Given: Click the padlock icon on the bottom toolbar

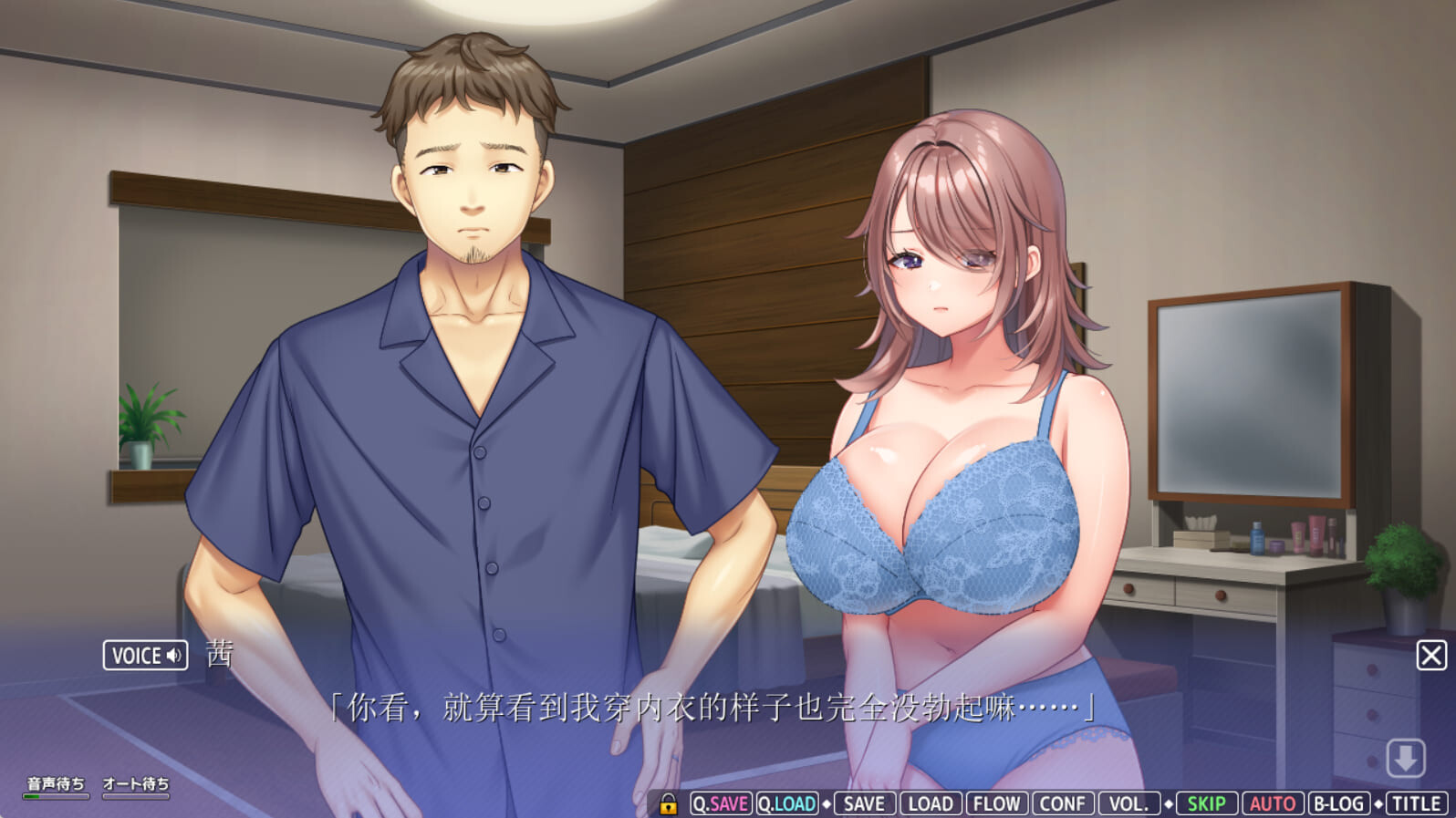Looking at the screenshot, I should coord(667,803).
